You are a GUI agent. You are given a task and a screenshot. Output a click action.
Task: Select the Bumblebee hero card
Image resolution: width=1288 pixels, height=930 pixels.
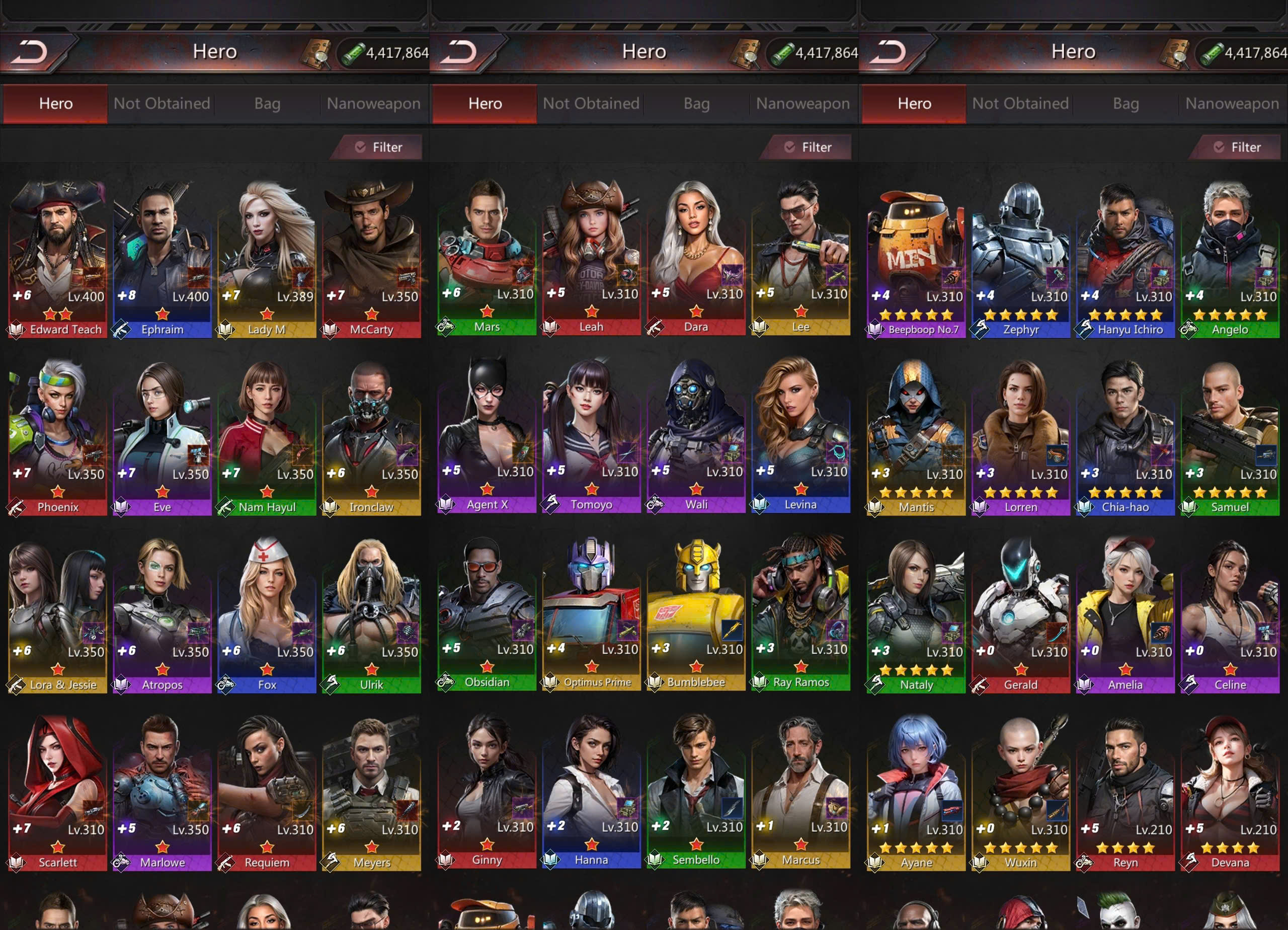(x=696, y=612)
